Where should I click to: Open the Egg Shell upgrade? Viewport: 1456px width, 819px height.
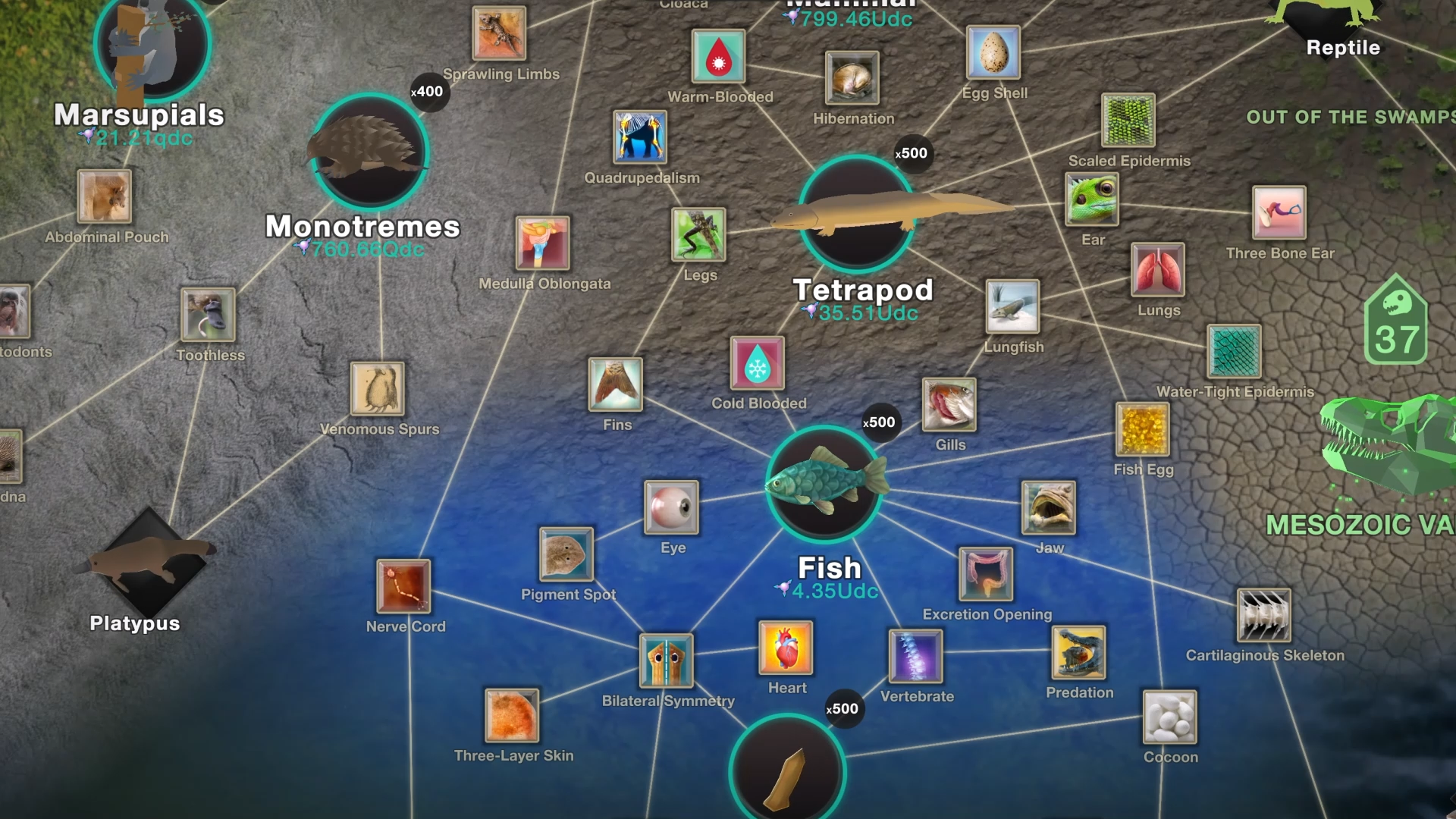tap(993, 52)
